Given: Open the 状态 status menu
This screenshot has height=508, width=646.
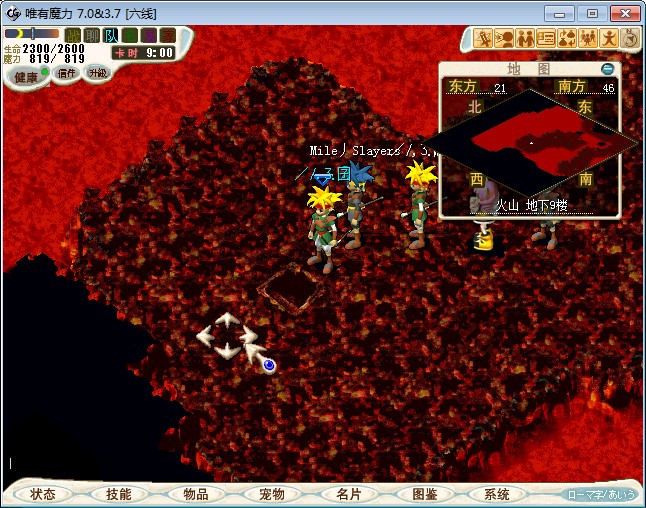Looking at the screenshot, I should pos(42,494).
